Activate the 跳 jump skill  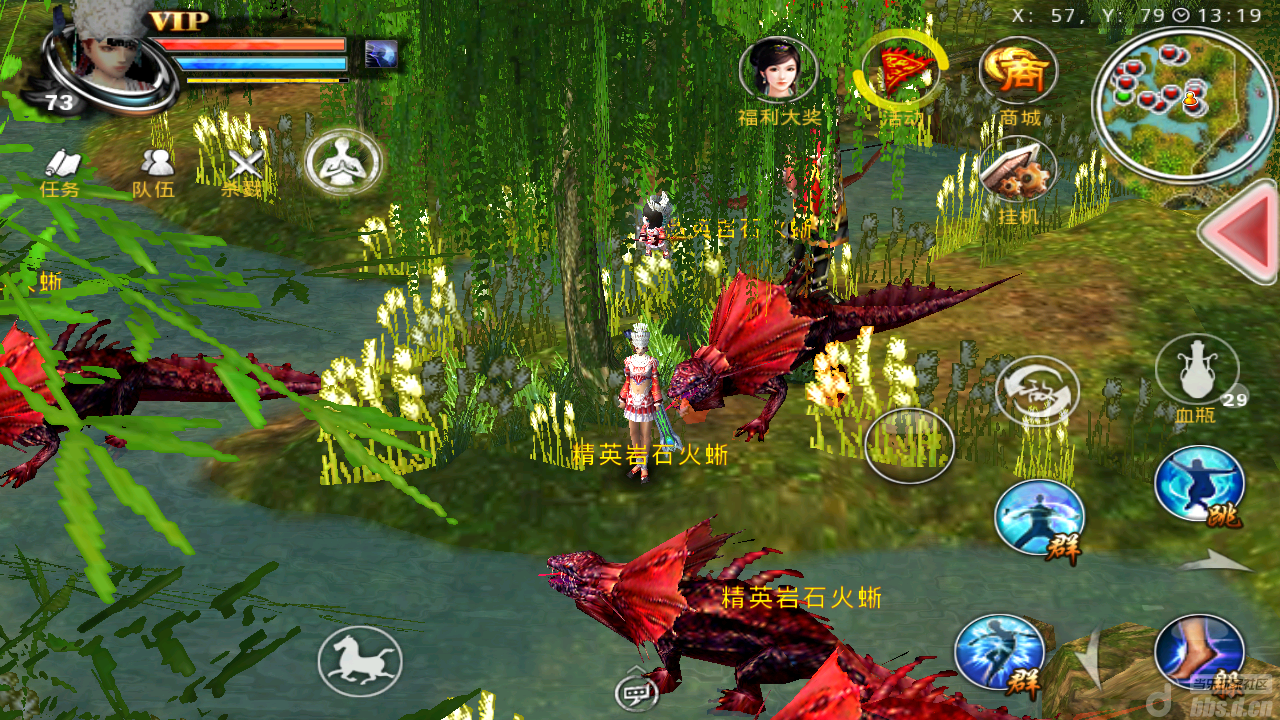[1199, 485]
